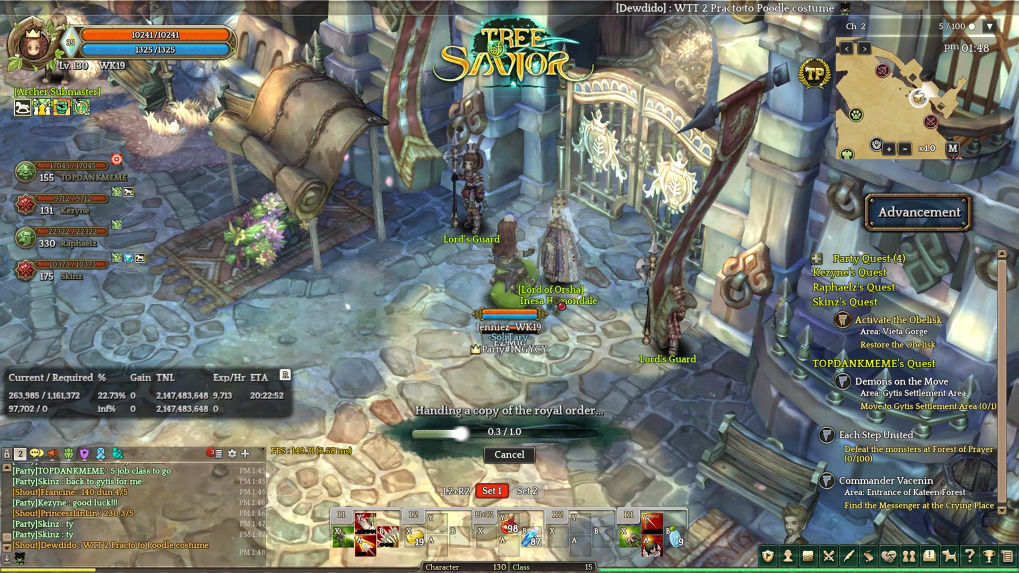Open the companion pet menu icon
1019x573 pixels.
pyautogui.click(x=949, y=556)
